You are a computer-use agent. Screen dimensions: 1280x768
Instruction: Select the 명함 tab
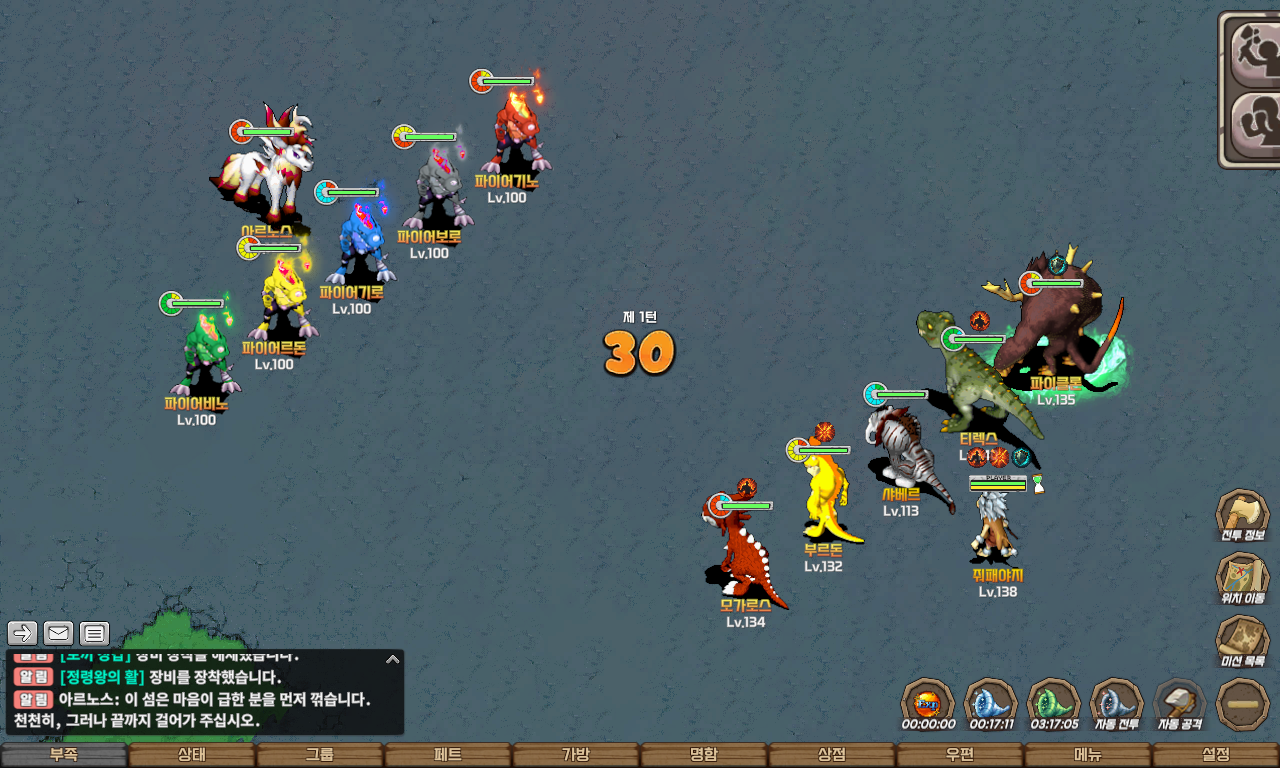704,755
